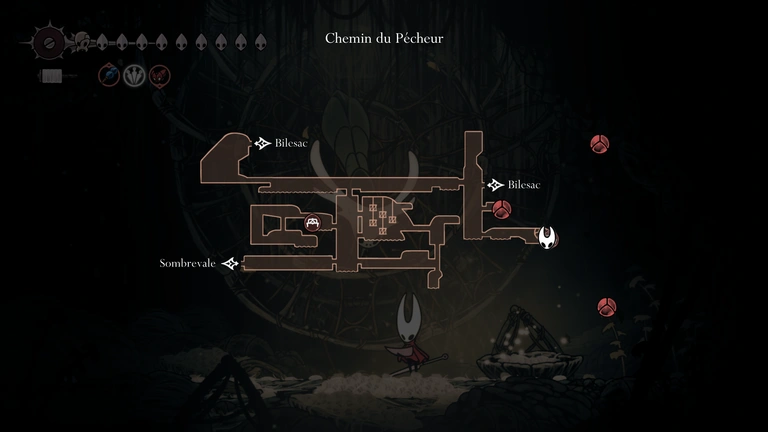This screenshot has width=768, height=432.
Task: Select the Bilesac exit beside the red pin
Action: coord(495,185)
